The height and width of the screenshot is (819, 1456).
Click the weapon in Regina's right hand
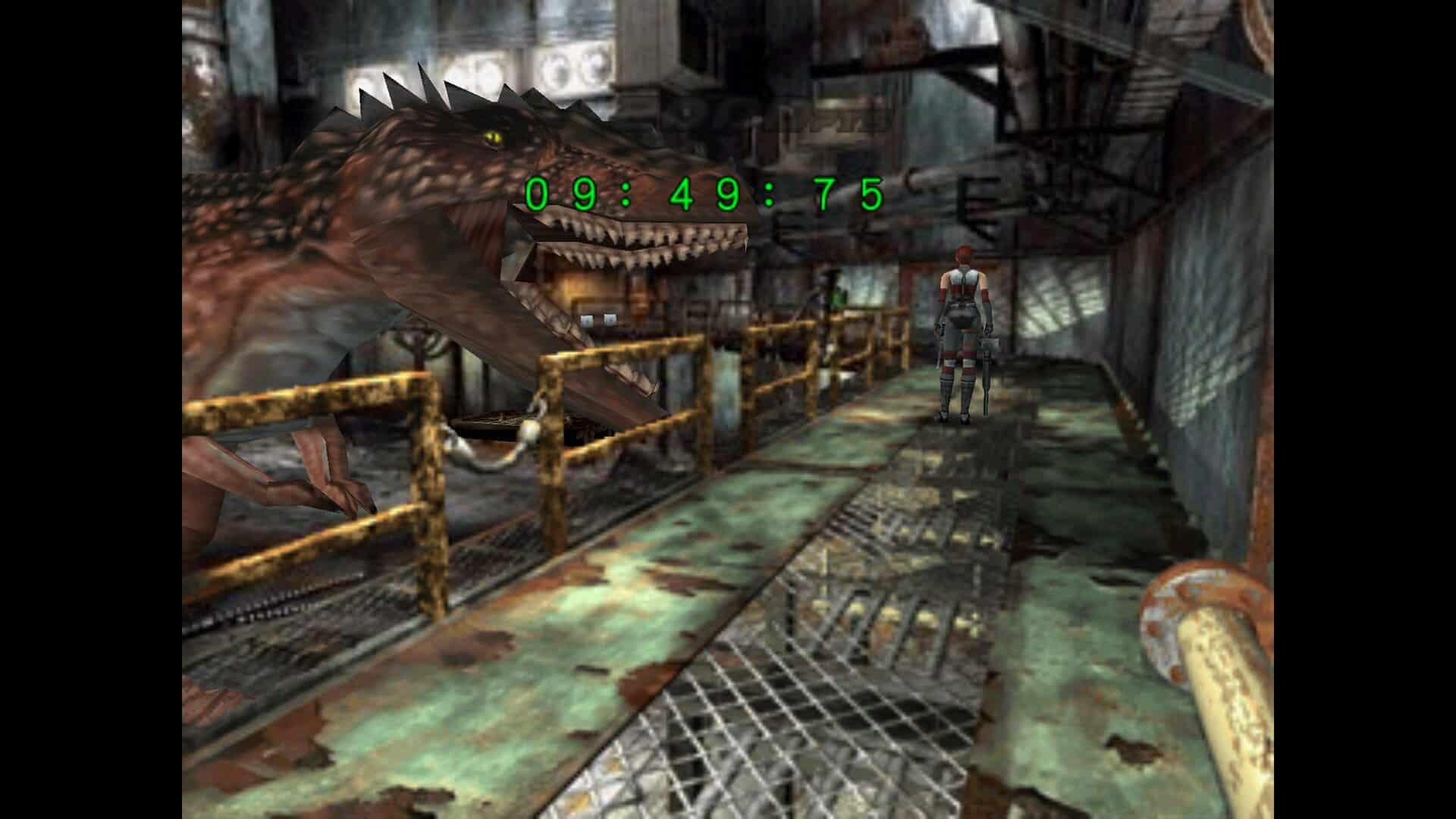pos(988,356)
